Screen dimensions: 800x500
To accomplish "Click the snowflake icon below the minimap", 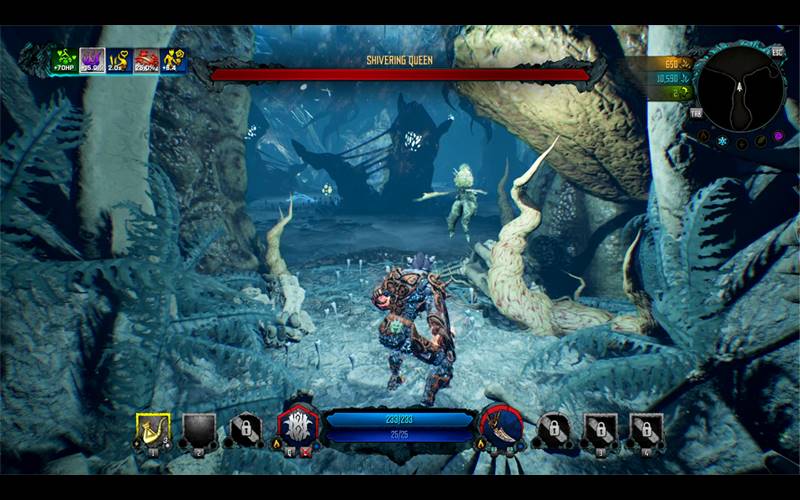I will pos(722,141).
